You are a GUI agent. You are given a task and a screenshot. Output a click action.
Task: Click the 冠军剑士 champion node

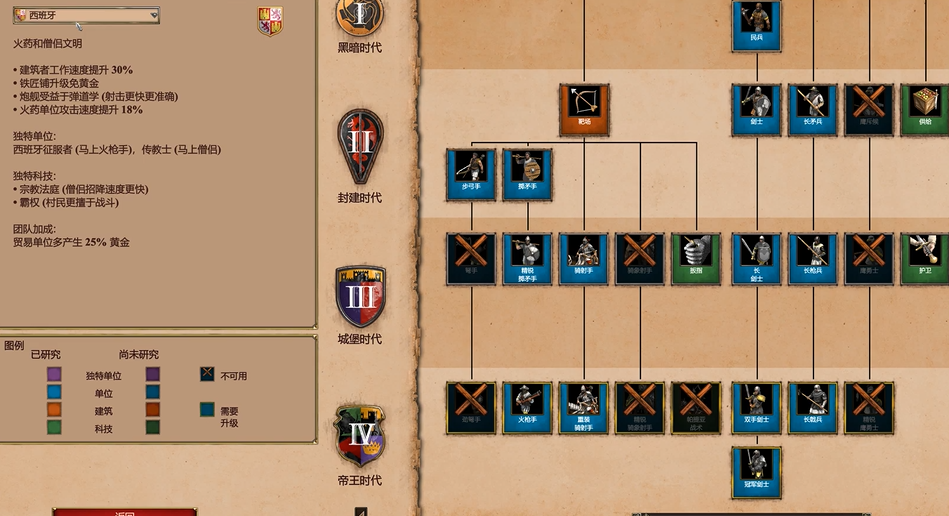(756, 472)
